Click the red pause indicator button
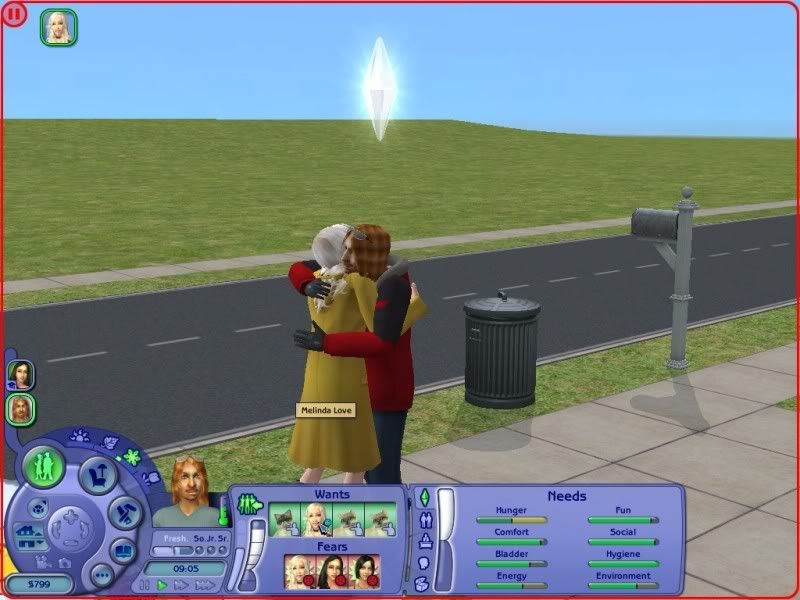Image resolution: width=800 pixels, height=600 pixels. [14, 14]
